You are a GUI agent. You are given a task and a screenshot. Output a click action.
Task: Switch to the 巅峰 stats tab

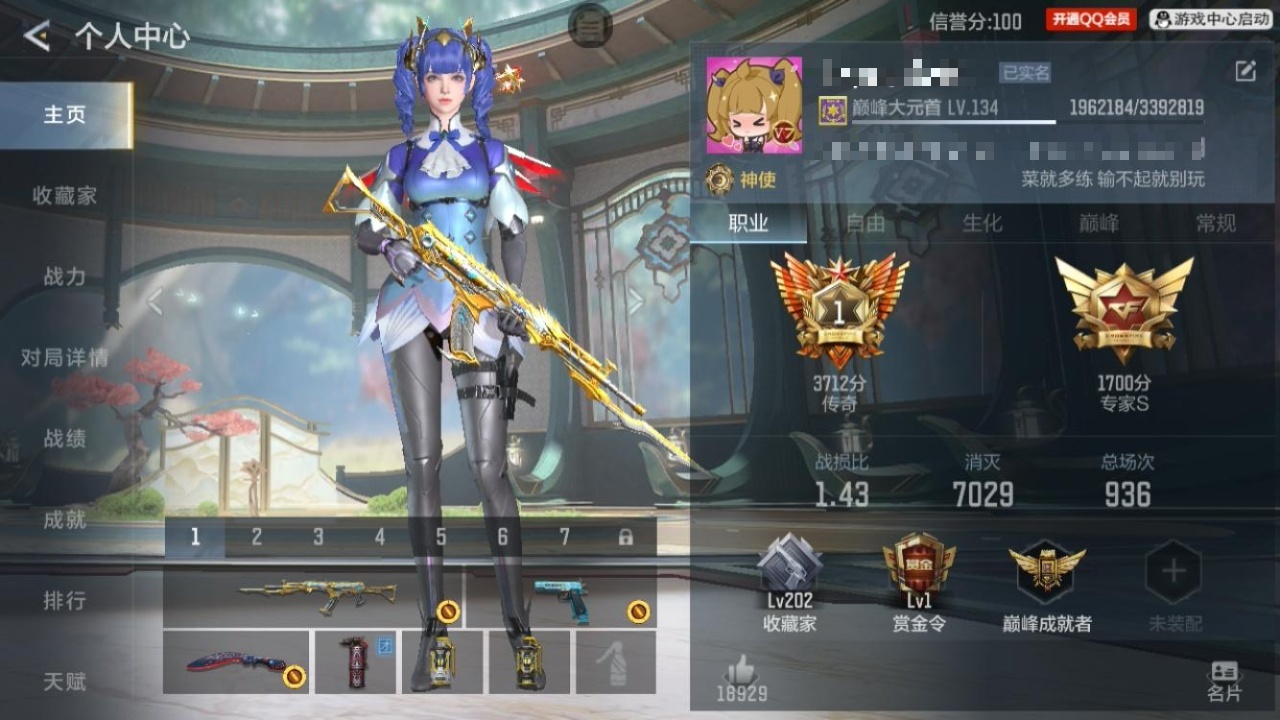click(1098, 223)
